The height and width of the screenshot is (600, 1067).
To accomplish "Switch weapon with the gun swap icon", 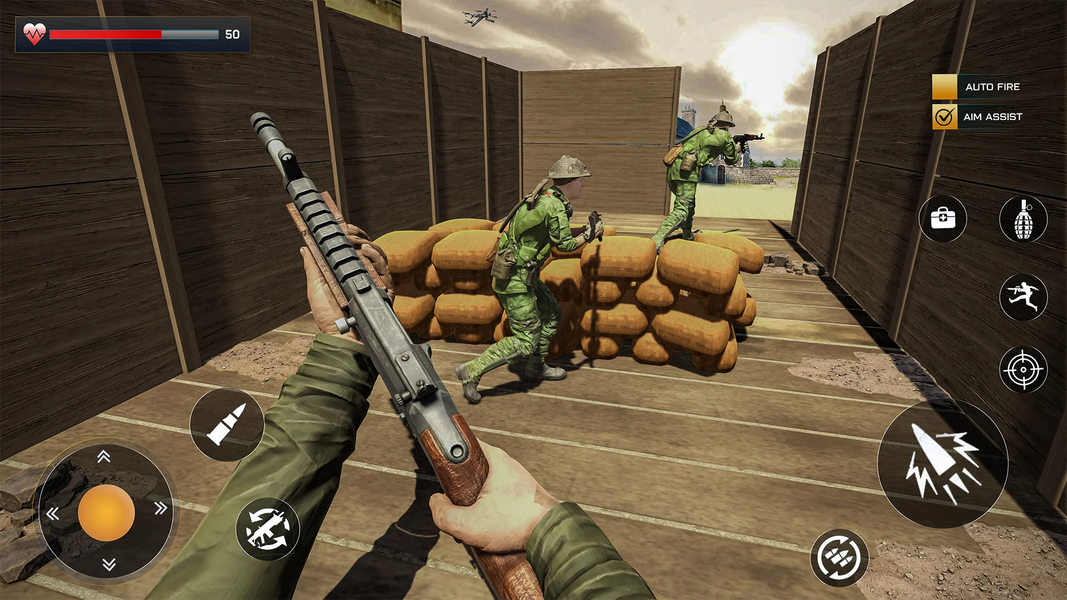I will [x=268, y=528].
